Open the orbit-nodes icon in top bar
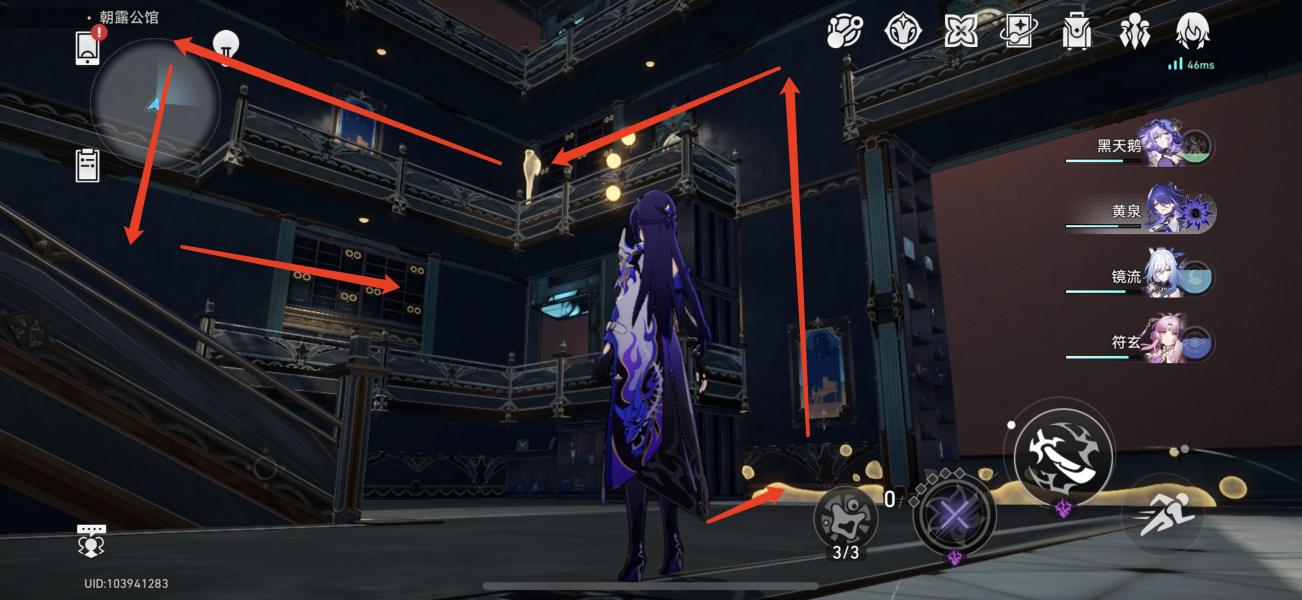This screenshot has width=1302, height=600. [x=844, y=32]
